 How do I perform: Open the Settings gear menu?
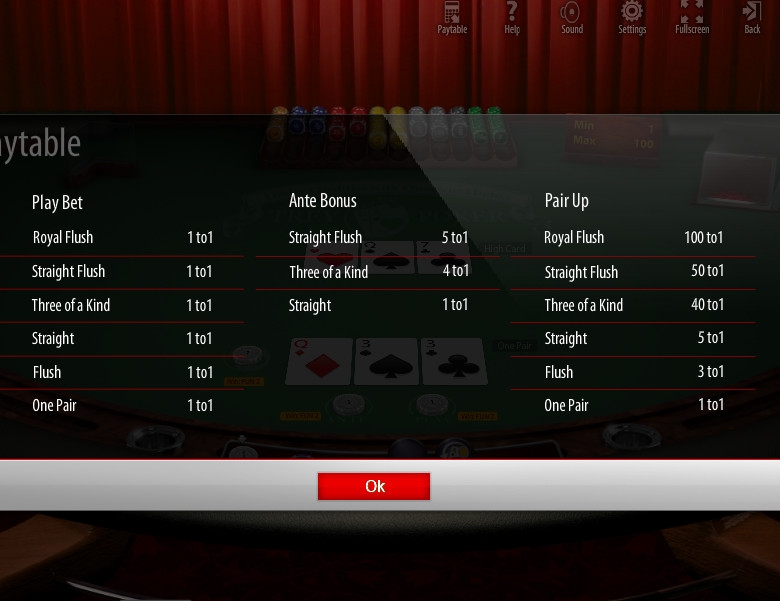[632, 16]
